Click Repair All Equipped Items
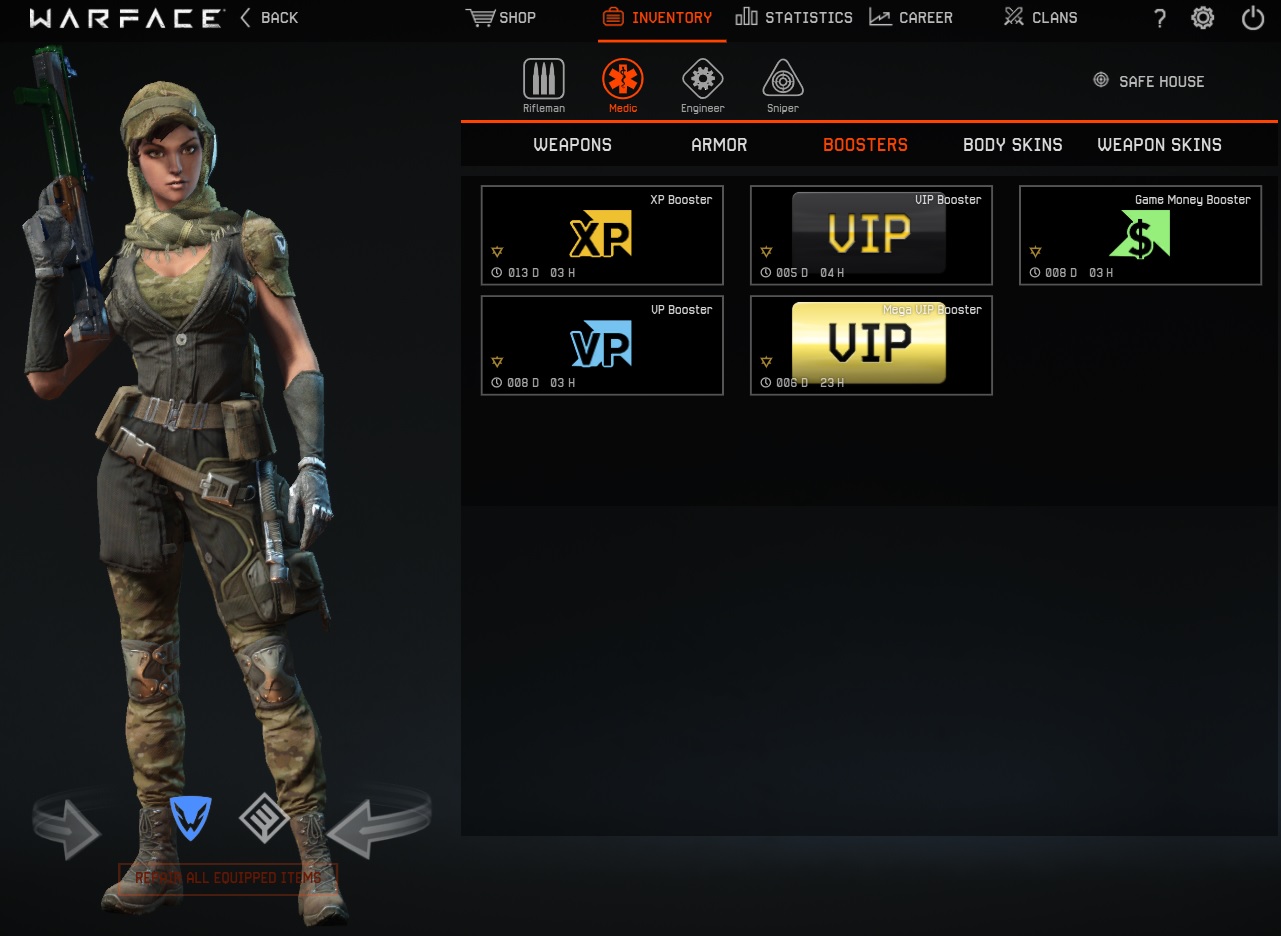Image resolution: width=1281 pixels, height=936 pixels. click(x=228, y=877)
